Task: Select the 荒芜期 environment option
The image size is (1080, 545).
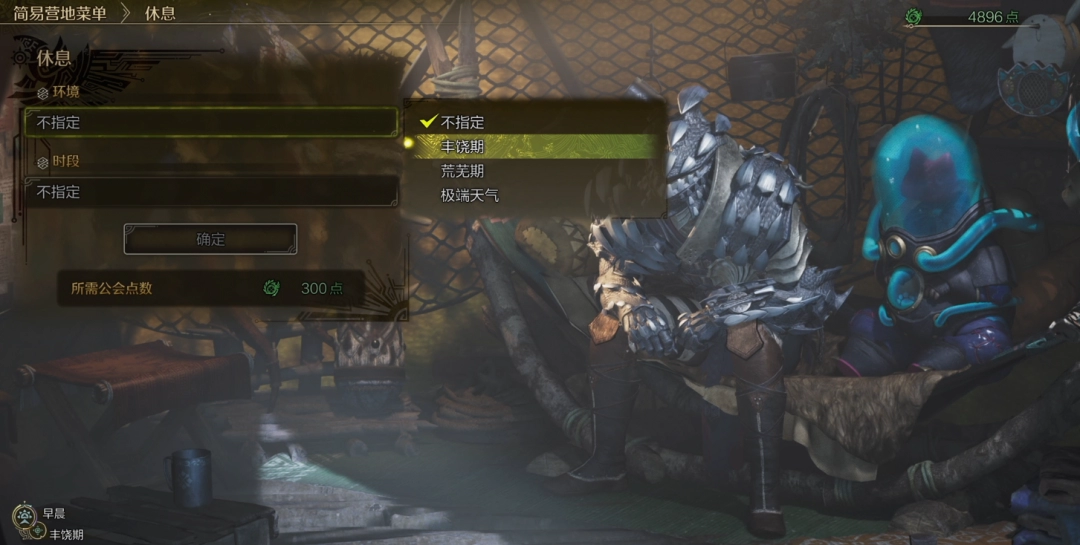Action: tap(462, 171)
